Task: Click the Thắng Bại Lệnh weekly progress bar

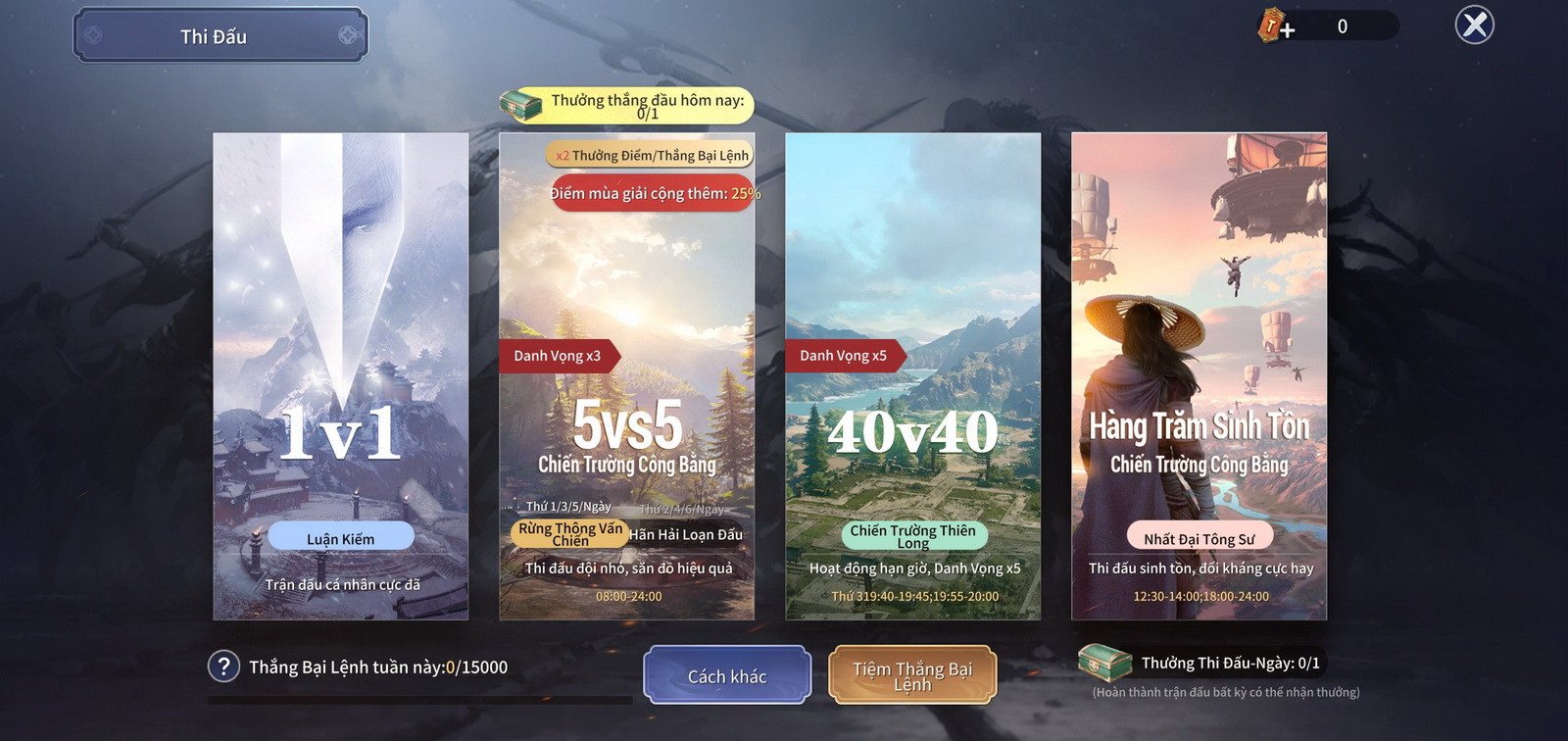Action: point(419,698)
